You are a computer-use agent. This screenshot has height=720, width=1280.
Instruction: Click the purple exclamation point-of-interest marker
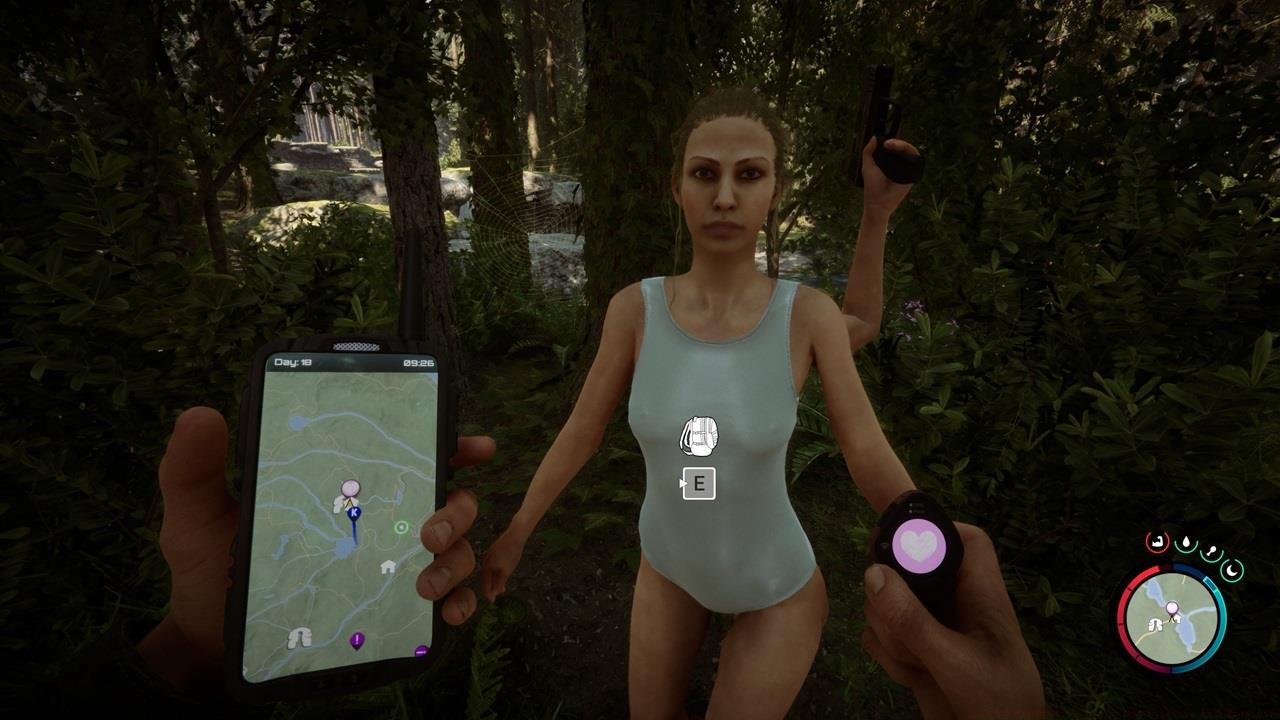click(356, 640)
